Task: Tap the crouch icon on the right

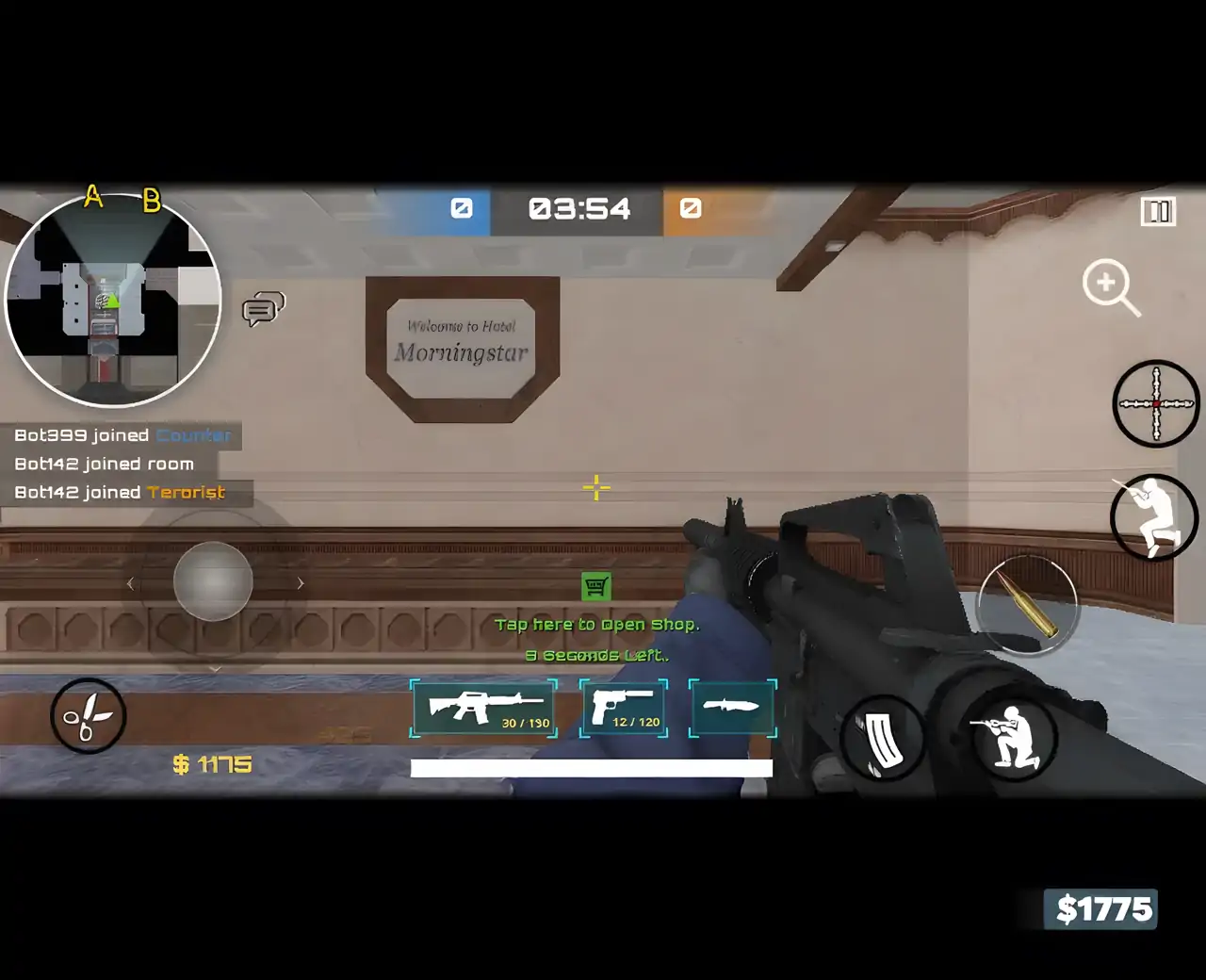Action: click(1153, 518)
